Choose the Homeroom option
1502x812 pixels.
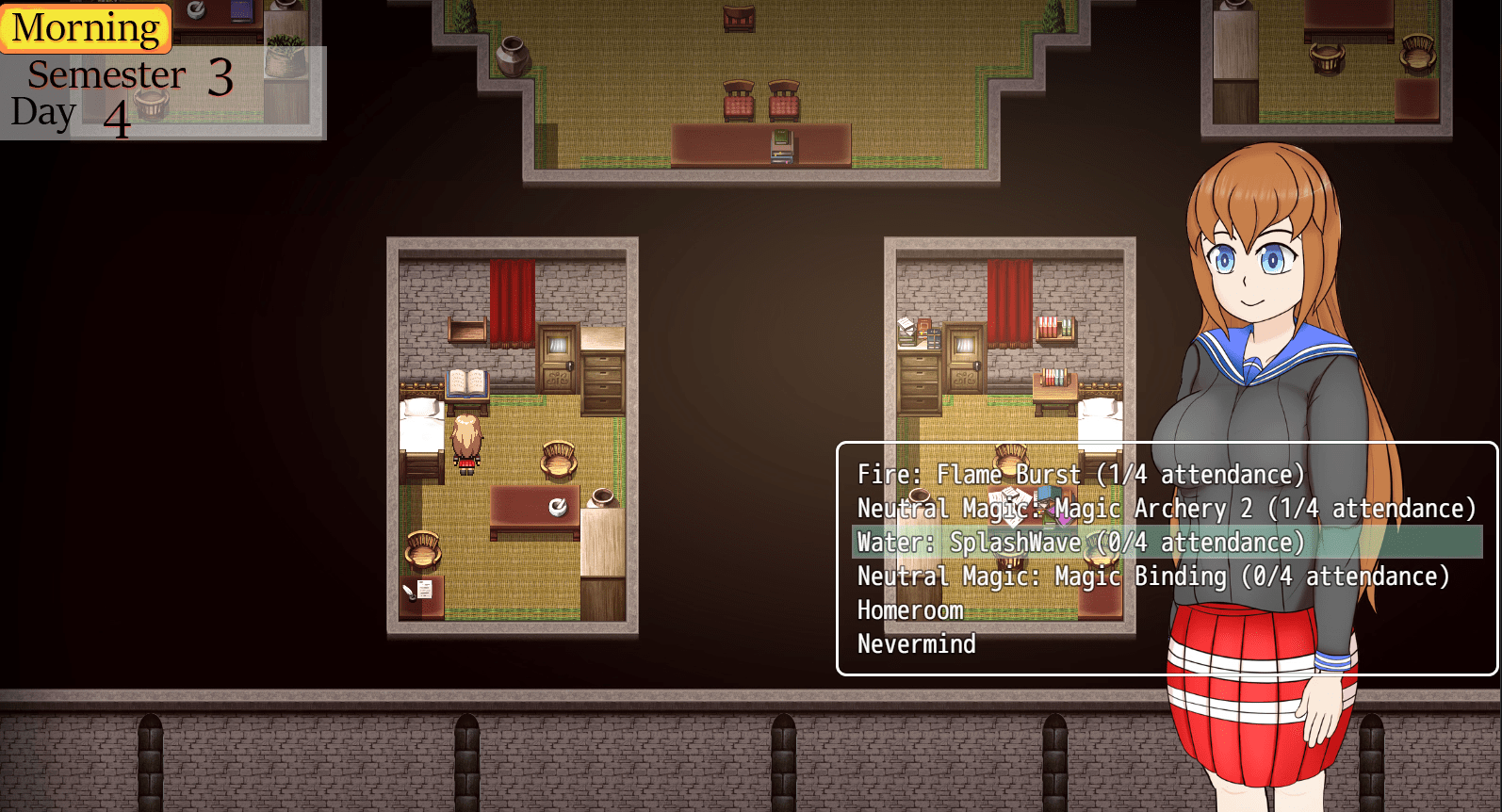[x=910, y=610]
